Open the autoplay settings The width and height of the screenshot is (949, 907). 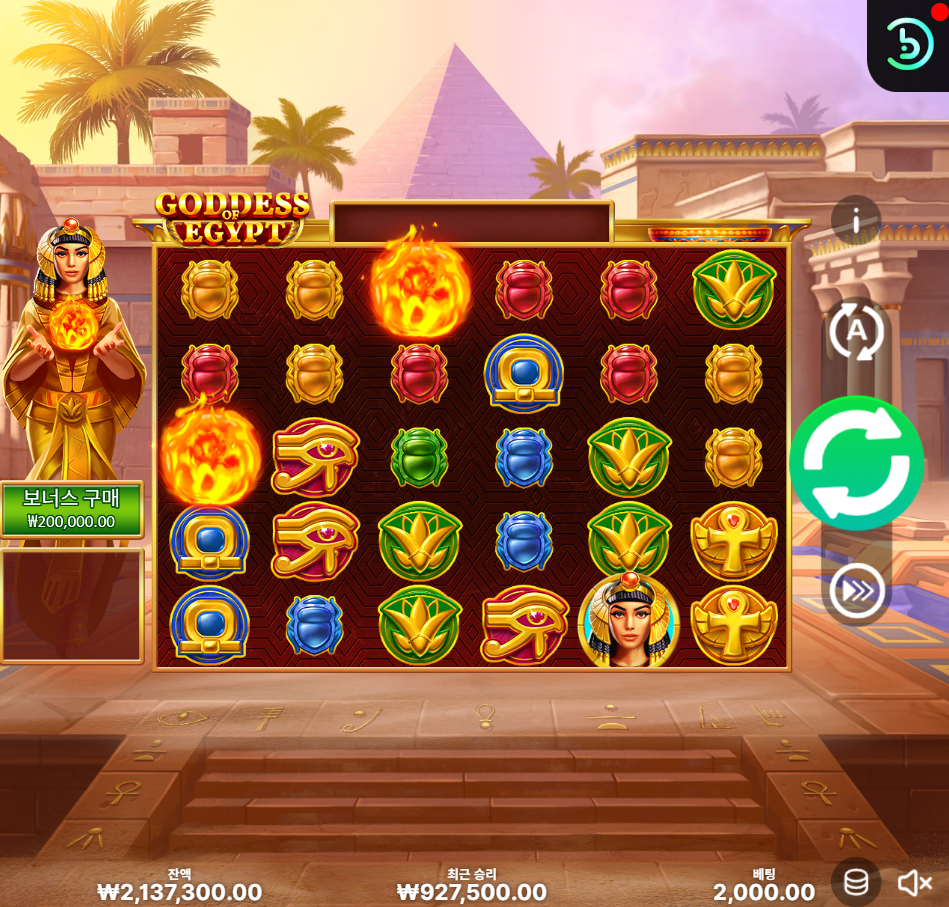(856, 331)
